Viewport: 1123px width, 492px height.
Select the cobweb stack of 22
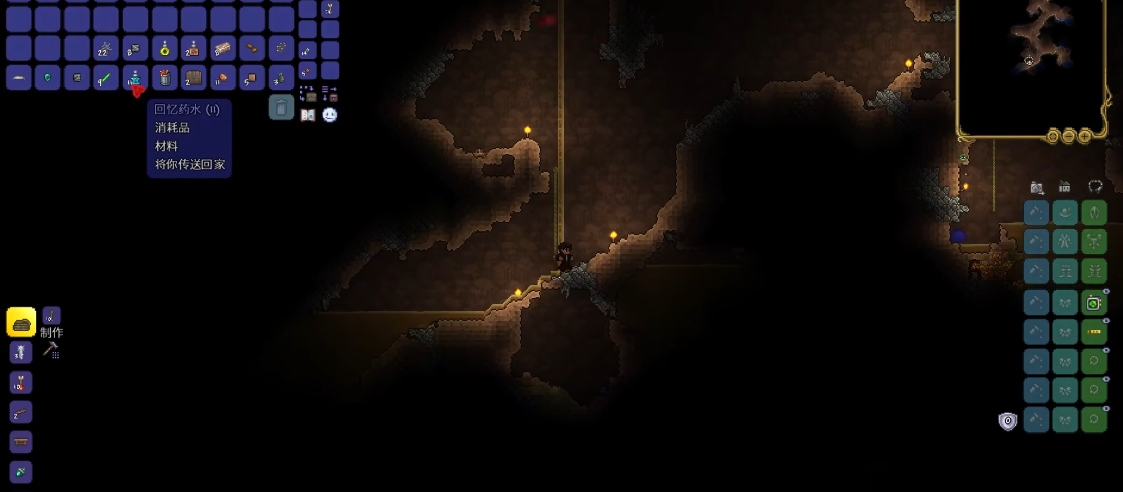point(106,48)
